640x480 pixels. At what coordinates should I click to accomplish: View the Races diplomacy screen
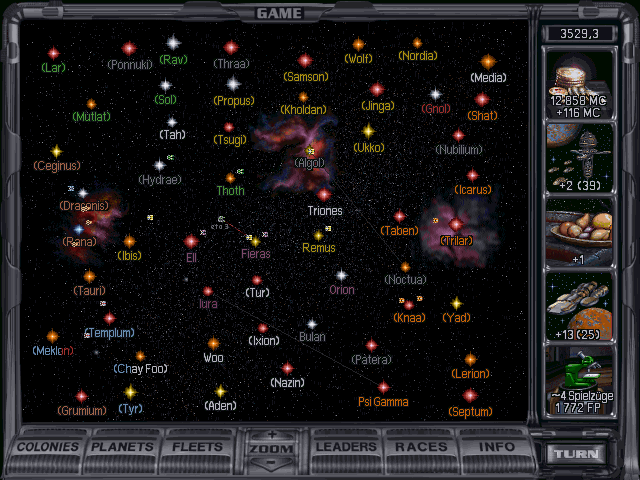pyautogui.click(x=421, y=446)
